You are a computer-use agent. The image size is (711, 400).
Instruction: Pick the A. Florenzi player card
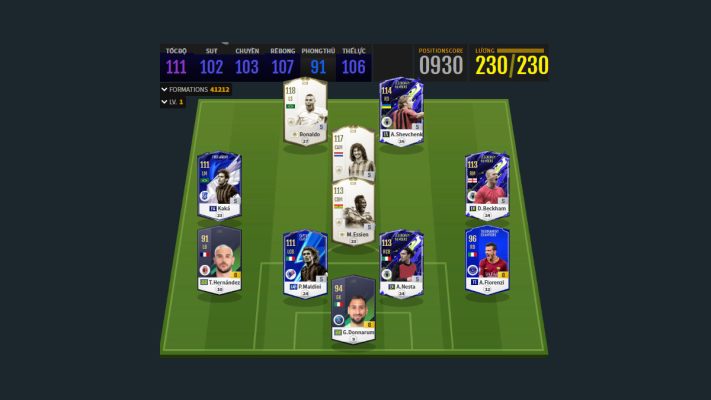487,259
